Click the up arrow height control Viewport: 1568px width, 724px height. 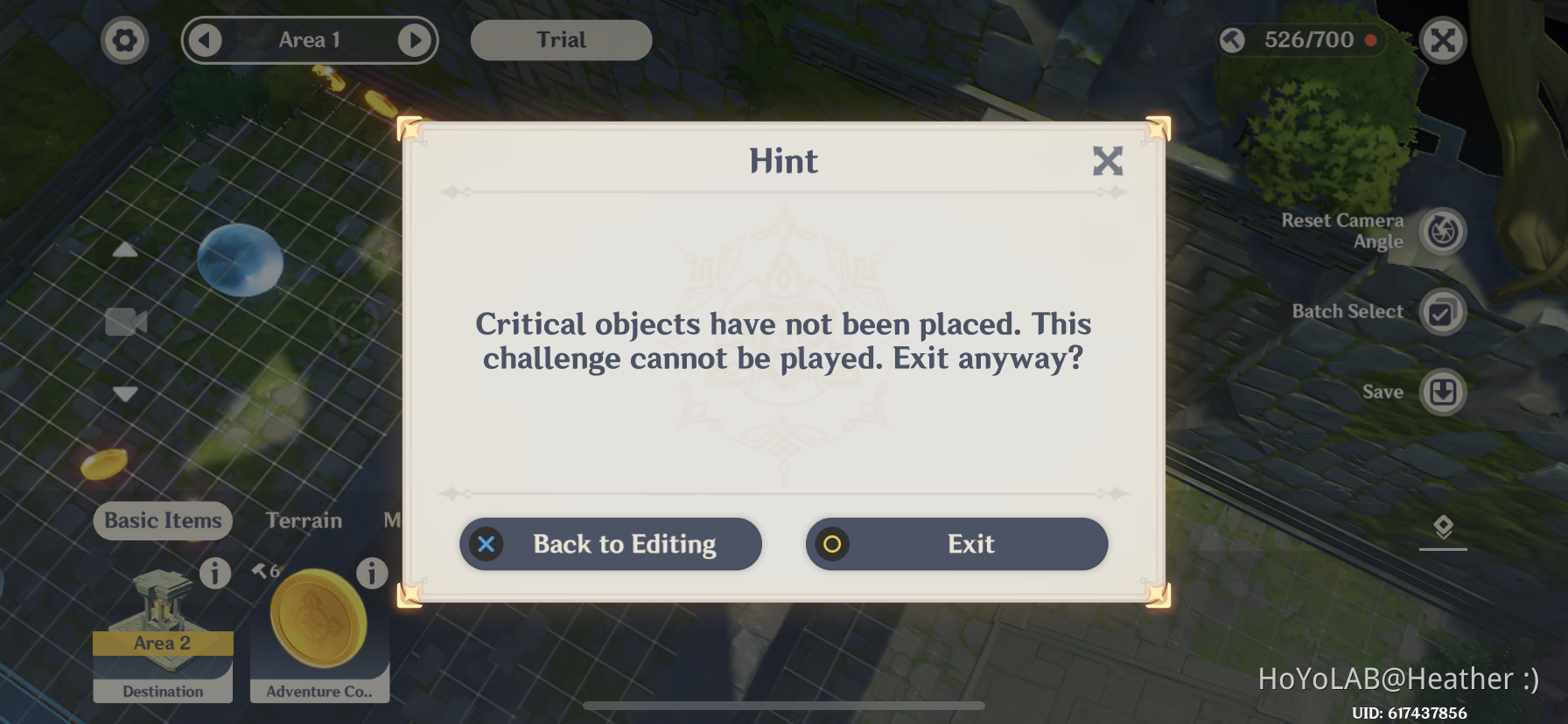tap(124, 249)
